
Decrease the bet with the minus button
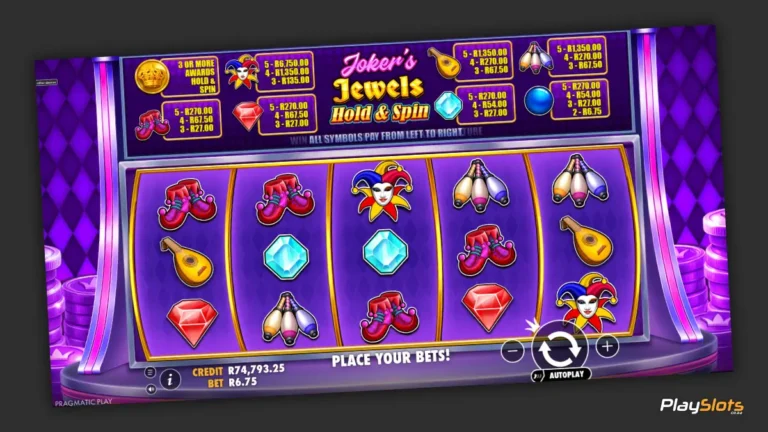(513, 350)
